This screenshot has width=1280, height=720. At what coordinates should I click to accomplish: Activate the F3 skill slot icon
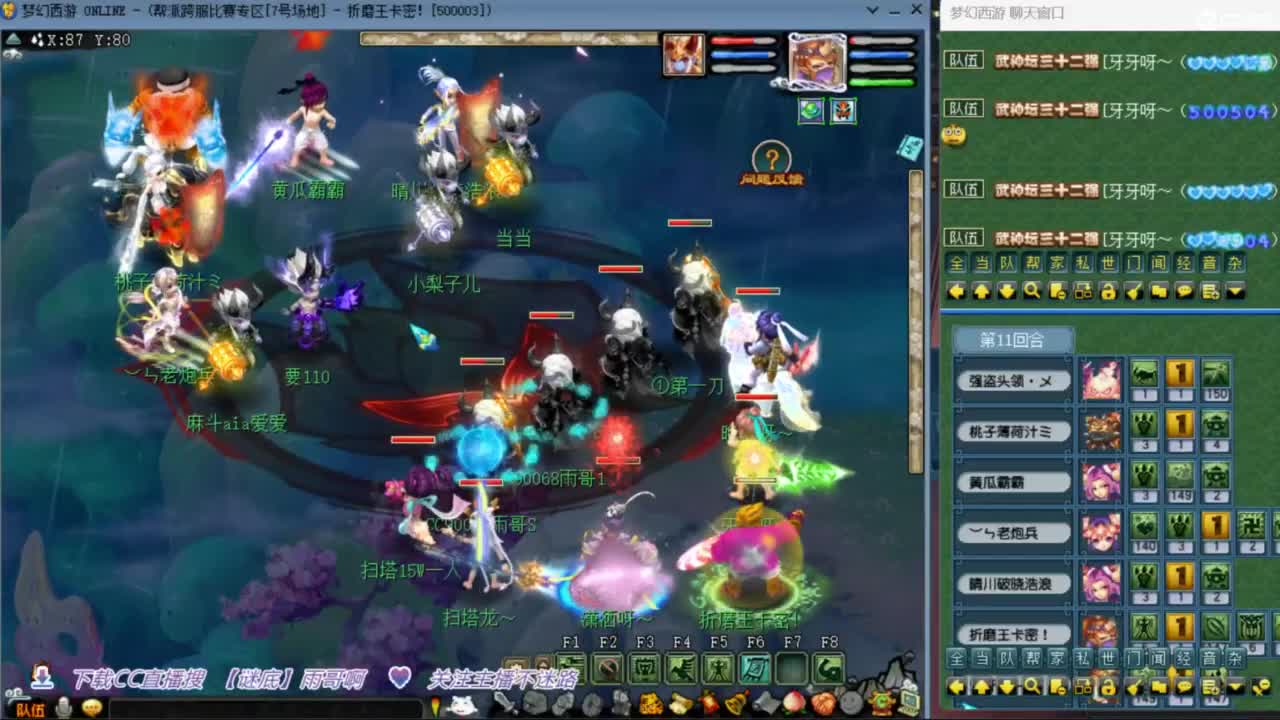click(x=645, y=665)
